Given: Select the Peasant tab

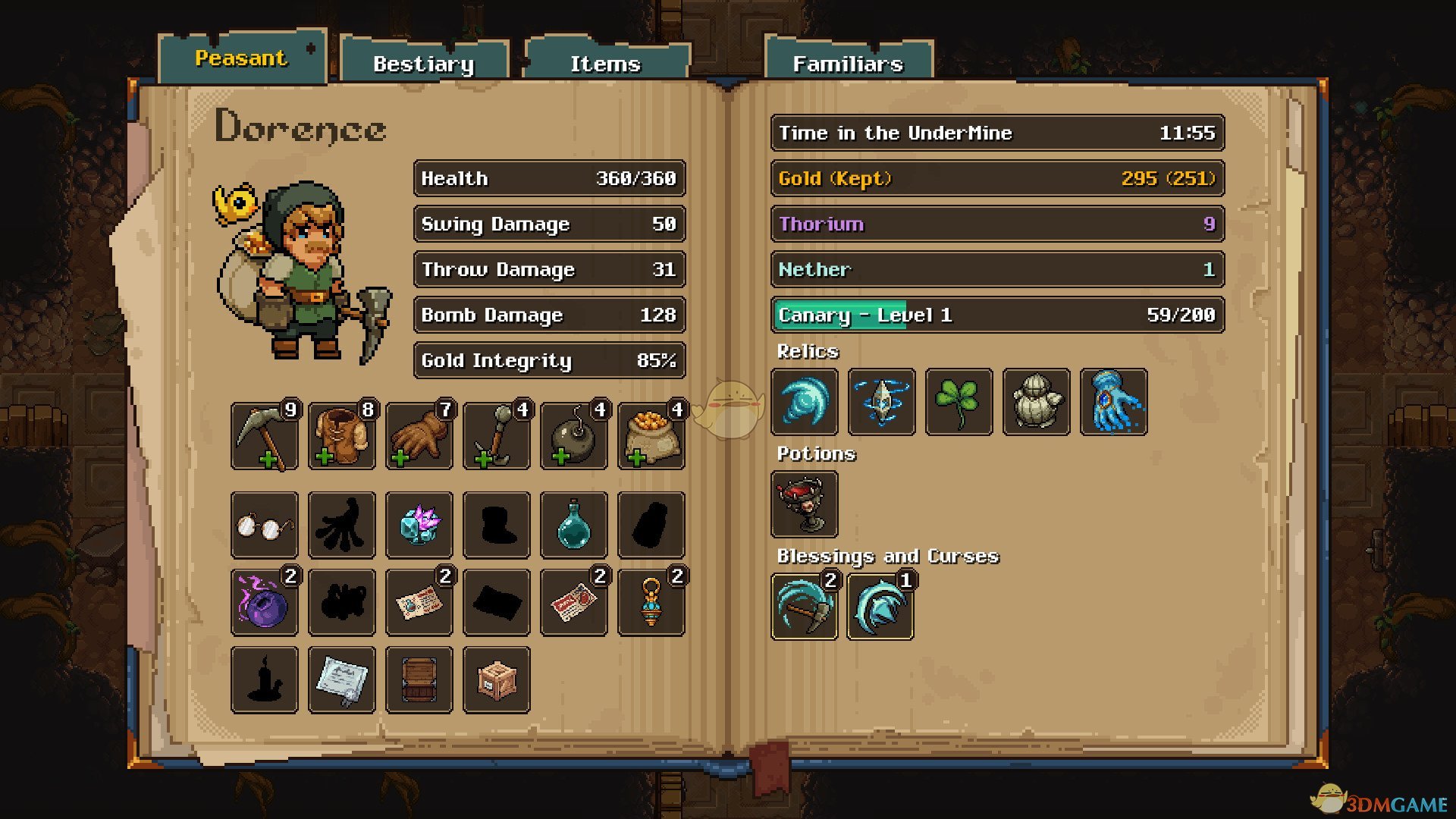Looking at the screenshot, I should (x=241, y=58).
